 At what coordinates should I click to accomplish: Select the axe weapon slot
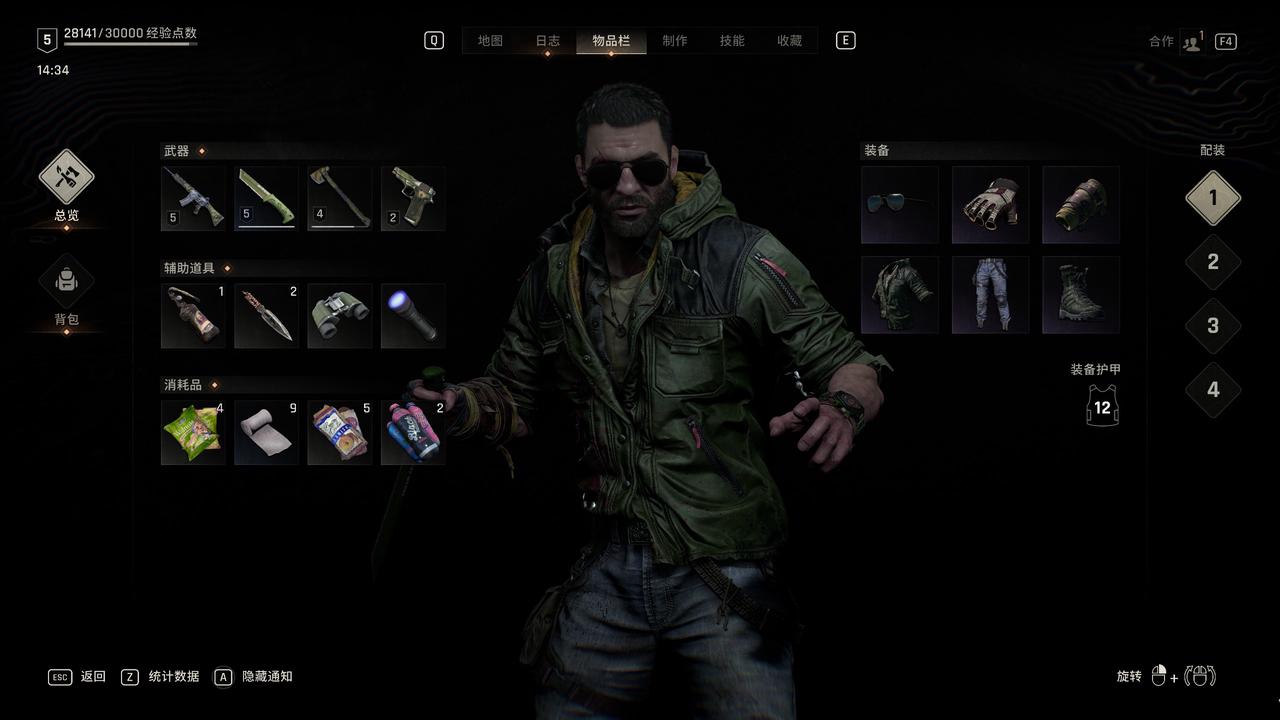340,198
